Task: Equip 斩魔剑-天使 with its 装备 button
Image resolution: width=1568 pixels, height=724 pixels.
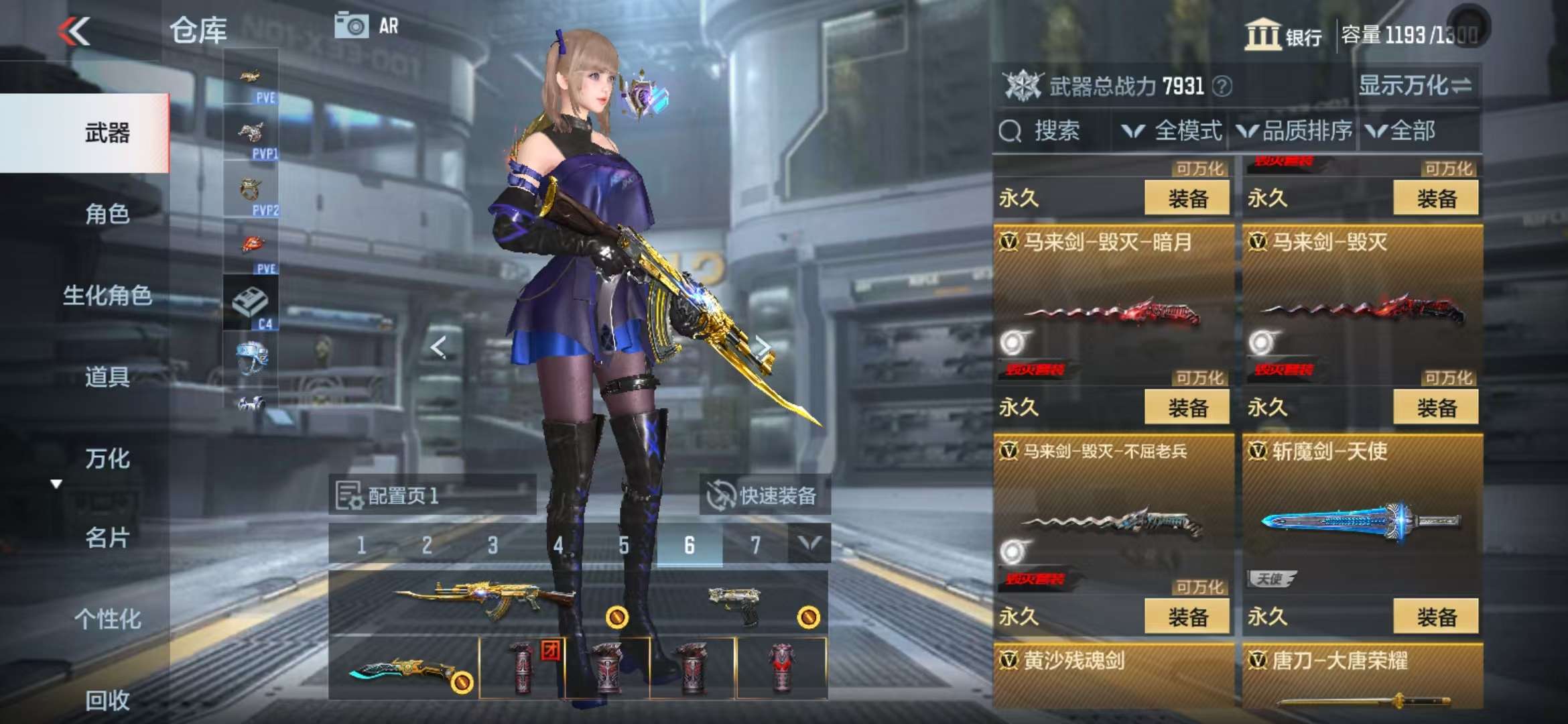Action: point(1435,617)
